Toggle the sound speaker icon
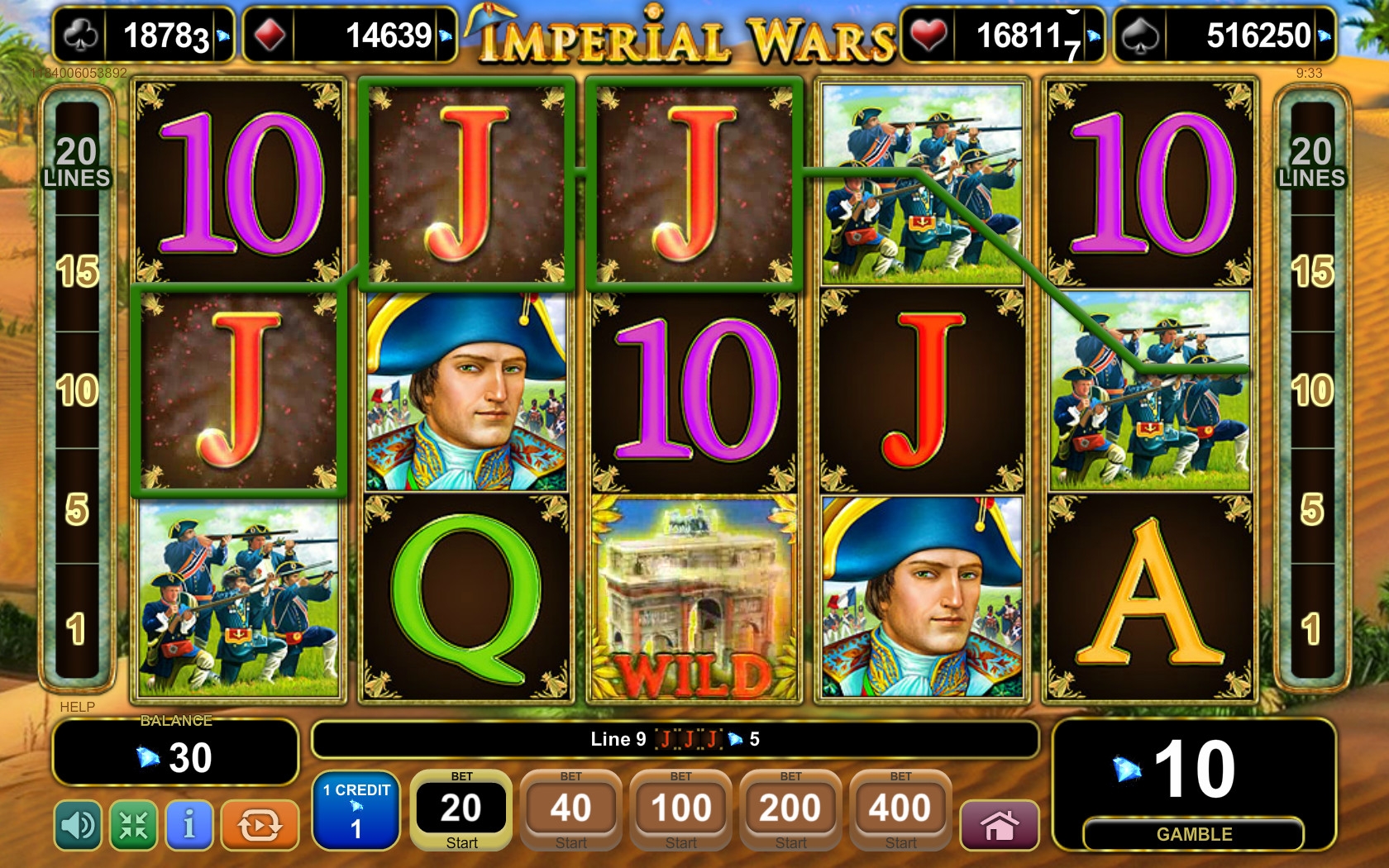Screen dimensions: 1389x868 click(79, 825)
